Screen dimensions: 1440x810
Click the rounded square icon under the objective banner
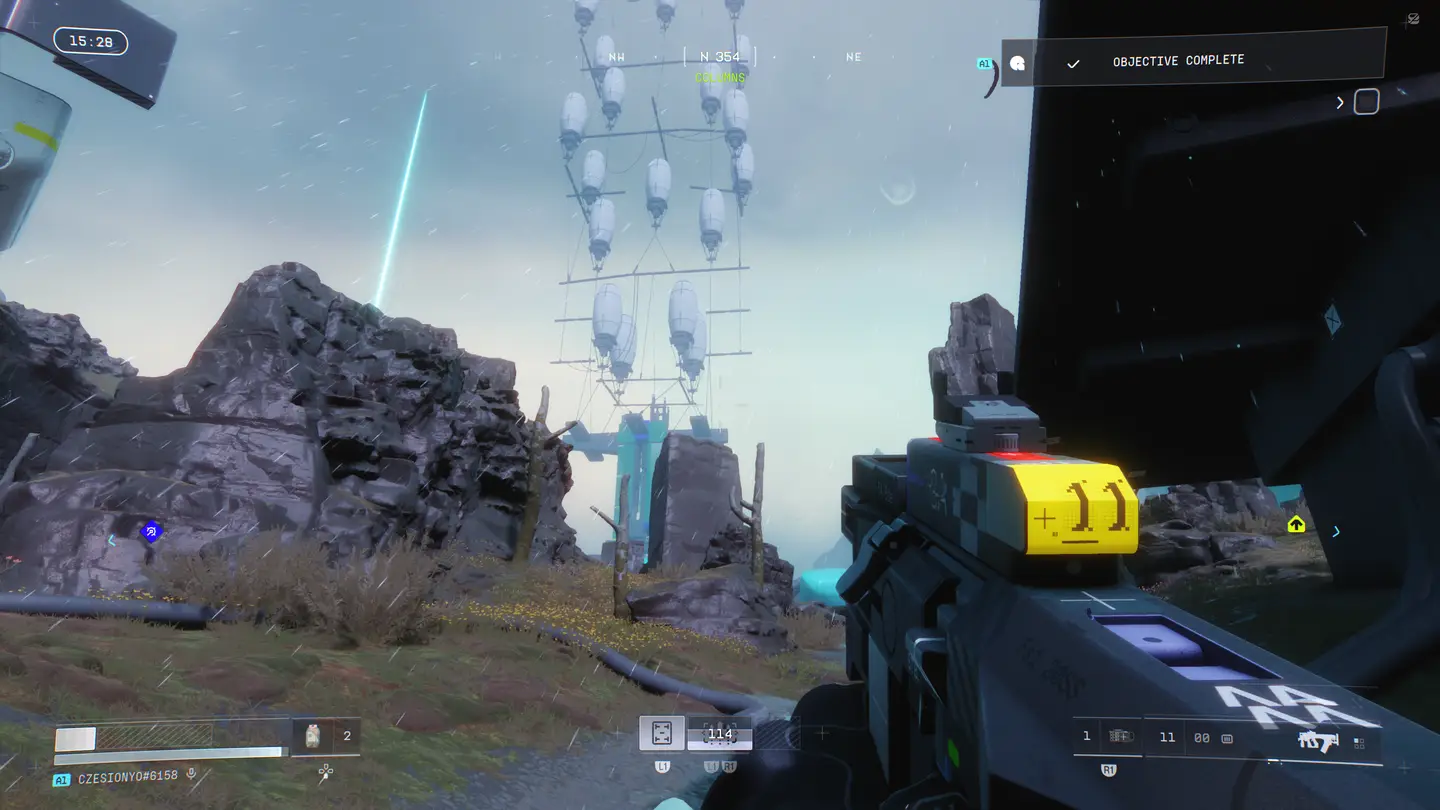click(x=1366, y=102)
